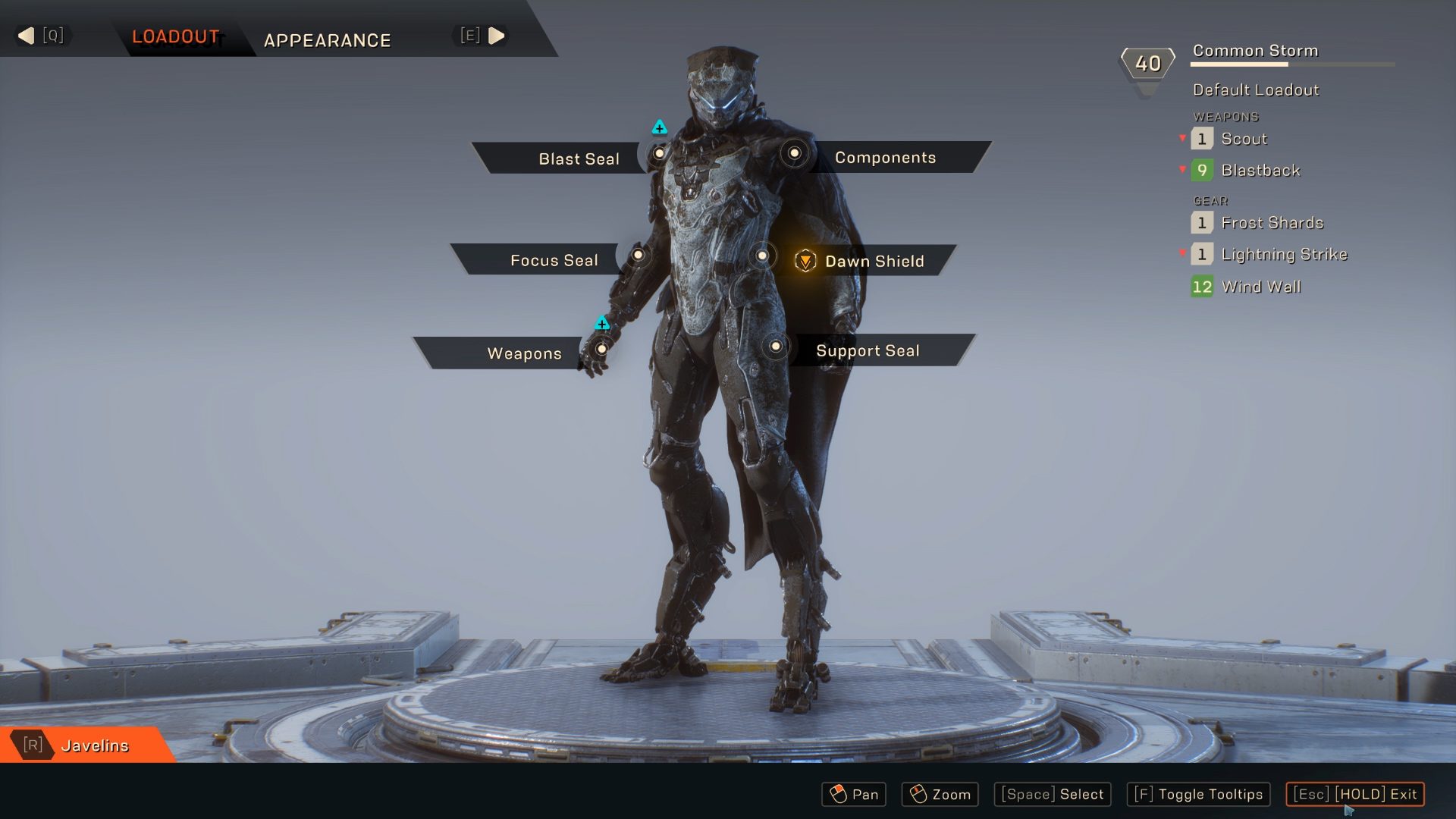Select the Scout weapon entry
Screen dimensions: 1456x819
pyautogui.click(x=1244, y=139)
